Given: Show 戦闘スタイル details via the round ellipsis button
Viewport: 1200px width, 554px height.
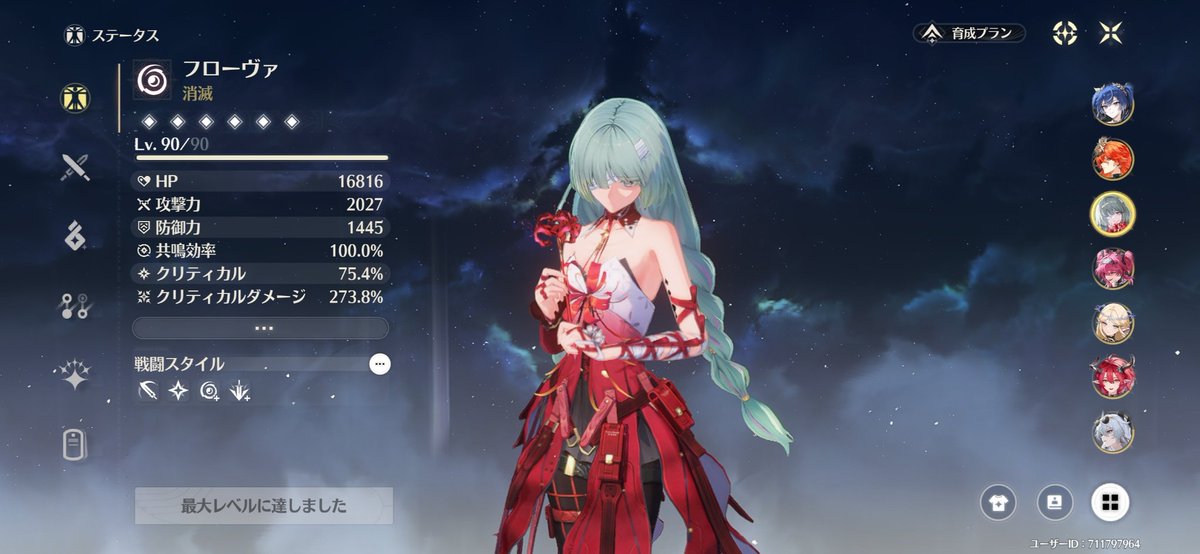Looking at the screenshot, I should [380, 364].
